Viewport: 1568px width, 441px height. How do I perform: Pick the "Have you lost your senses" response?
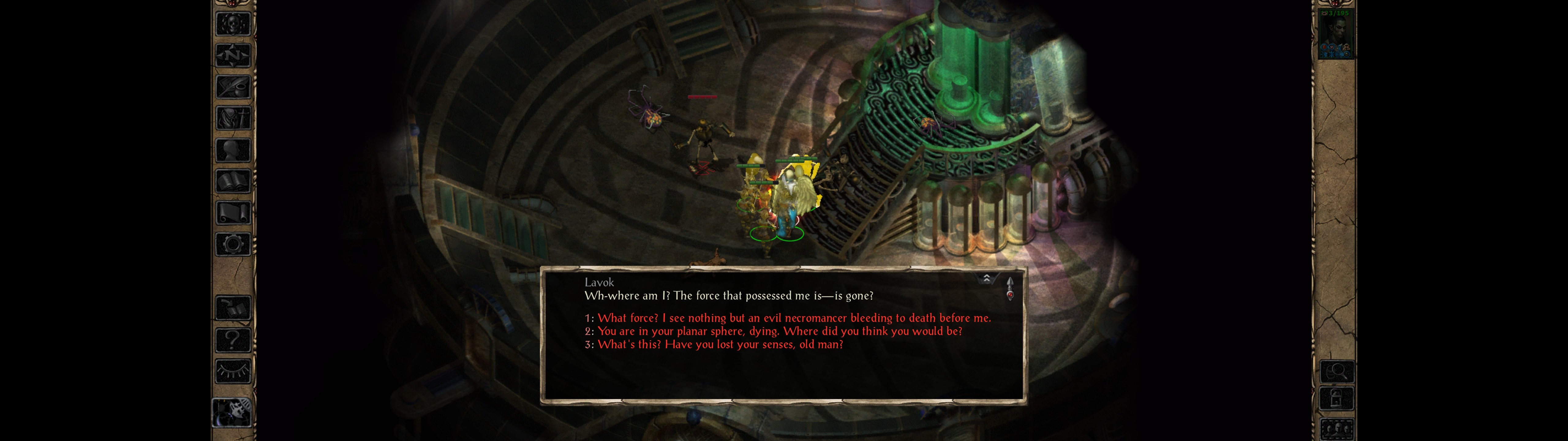tap(720, 345)
